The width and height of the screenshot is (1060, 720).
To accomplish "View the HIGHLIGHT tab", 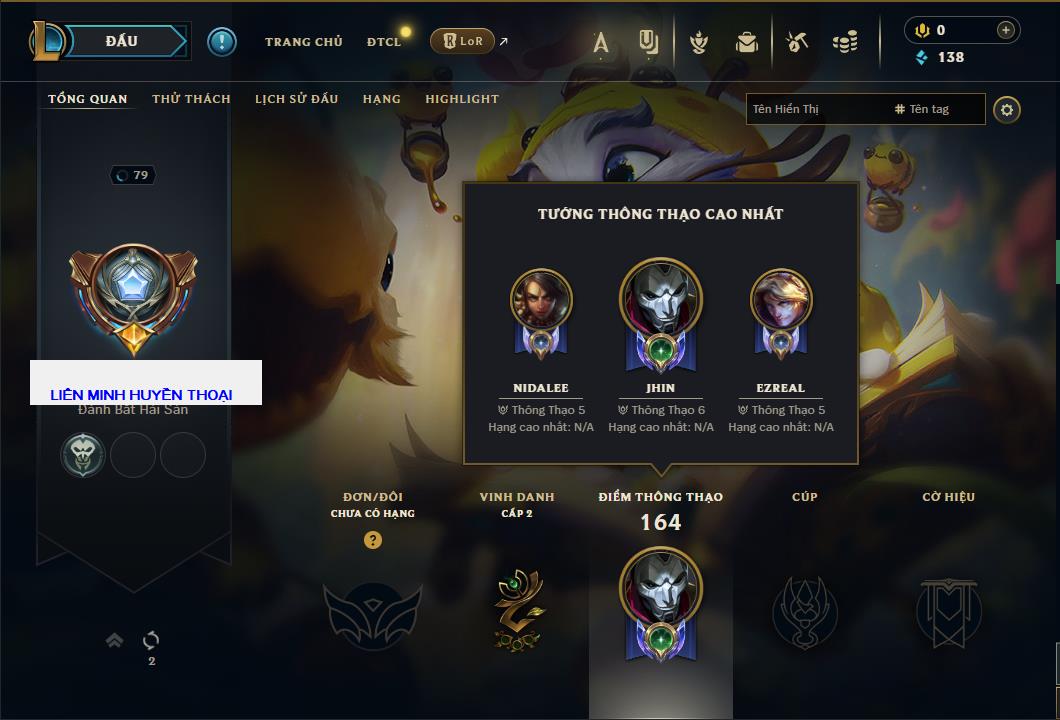I will click(461, 99).
